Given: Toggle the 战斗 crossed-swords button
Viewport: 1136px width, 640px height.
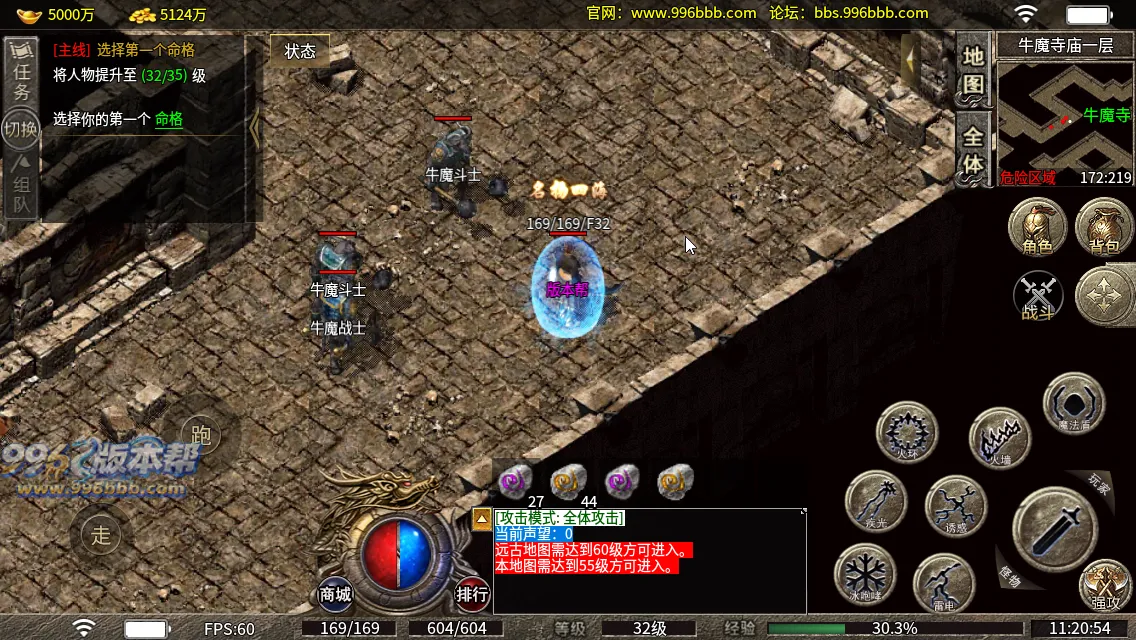Looking at the screenshot, I should 1038,297.
